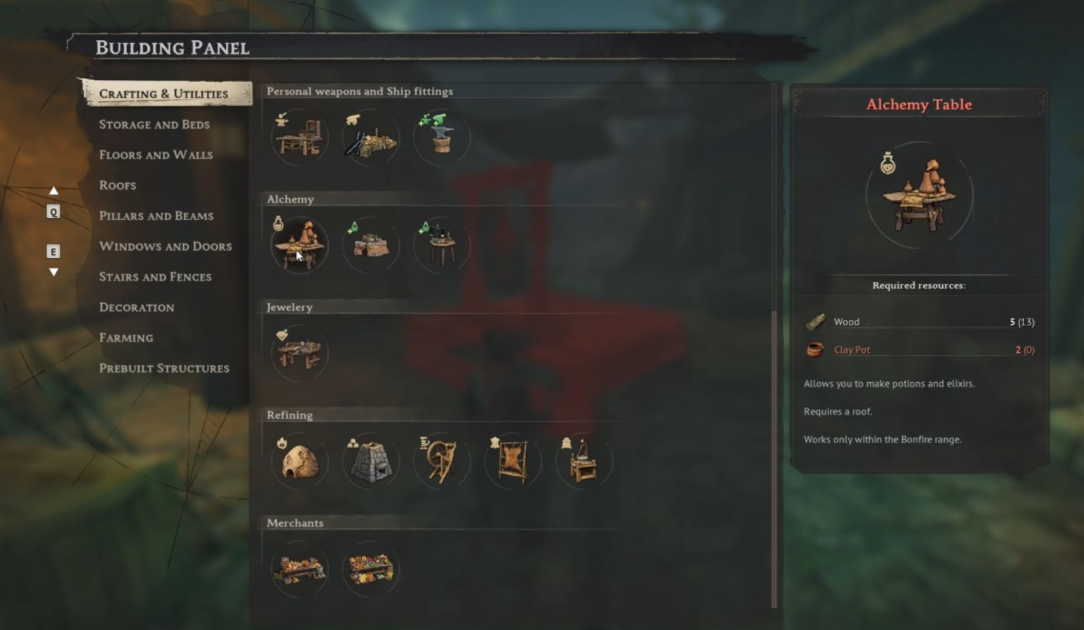Switch to the Farming category

click(126, 338)
